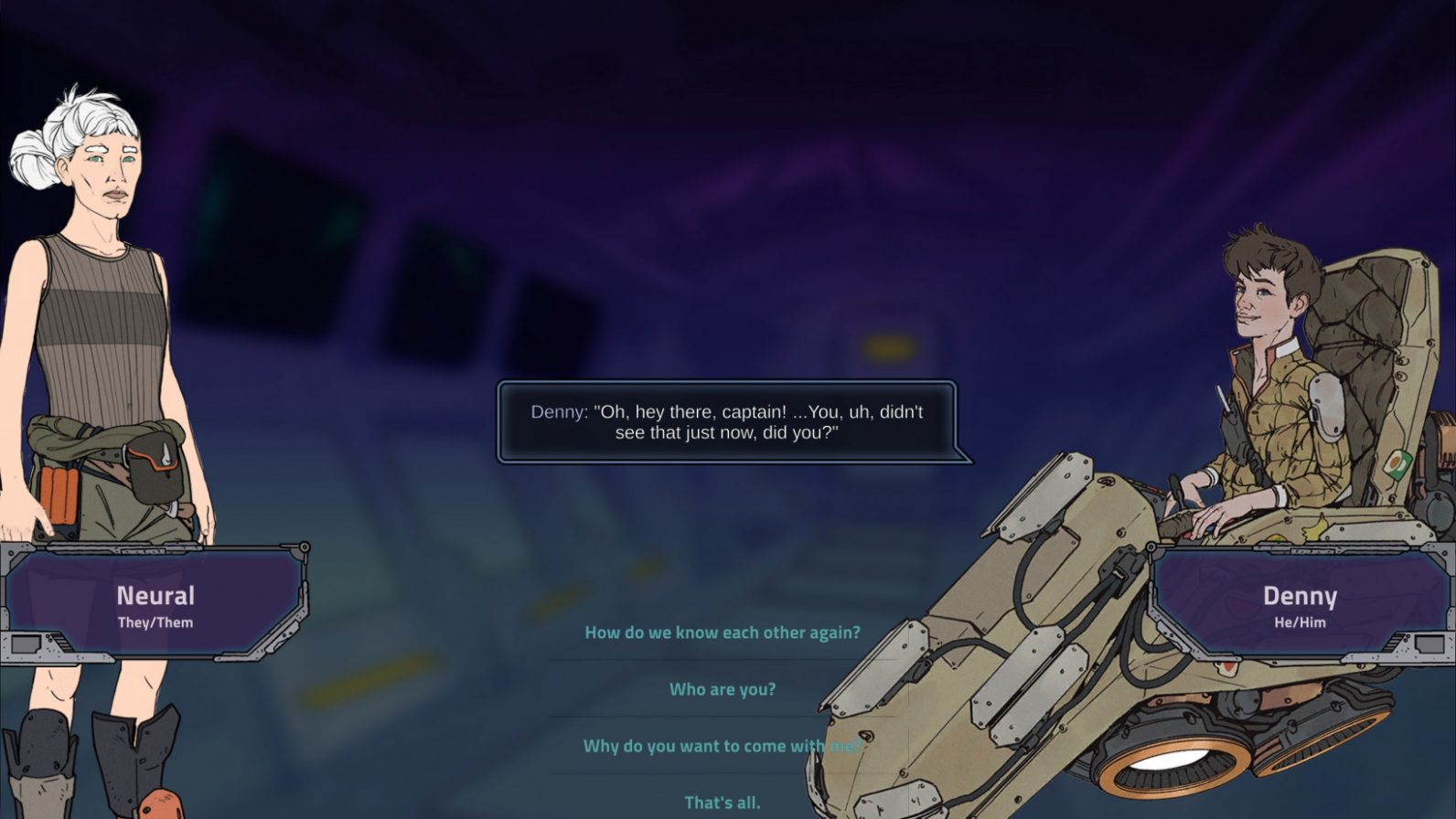1456x819 pixels.
Task: Pick the reply 'Why do you want to come with me?'
Action: (x=722, y=746)
